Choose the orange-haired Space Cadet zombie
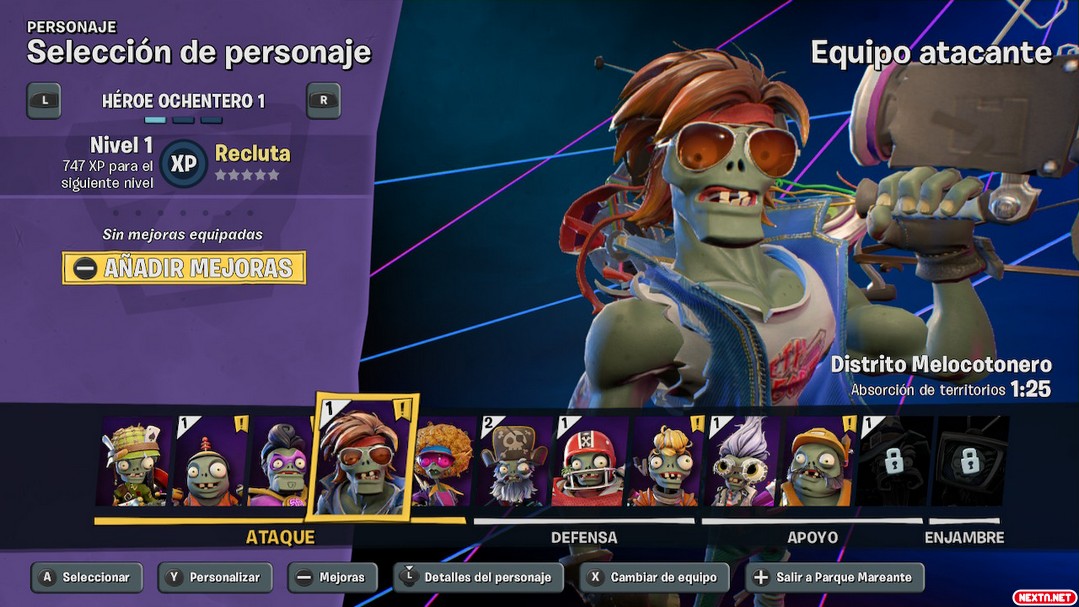Image resolution: width=1079 pixels, height=607 pixels. 666,461
